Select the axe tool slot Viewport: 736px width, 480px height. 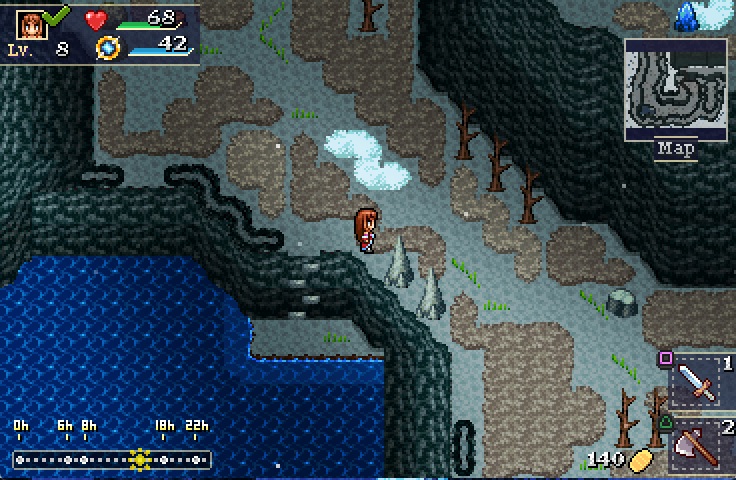(x=697, y=445)
